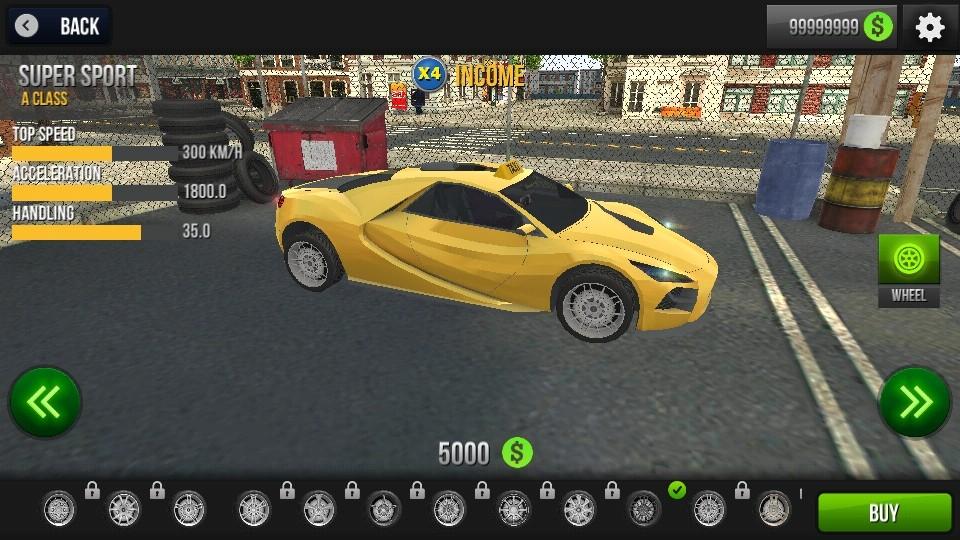Open settings via the gear icon
This screenshot has width=960, height=540.
(930, 27)
